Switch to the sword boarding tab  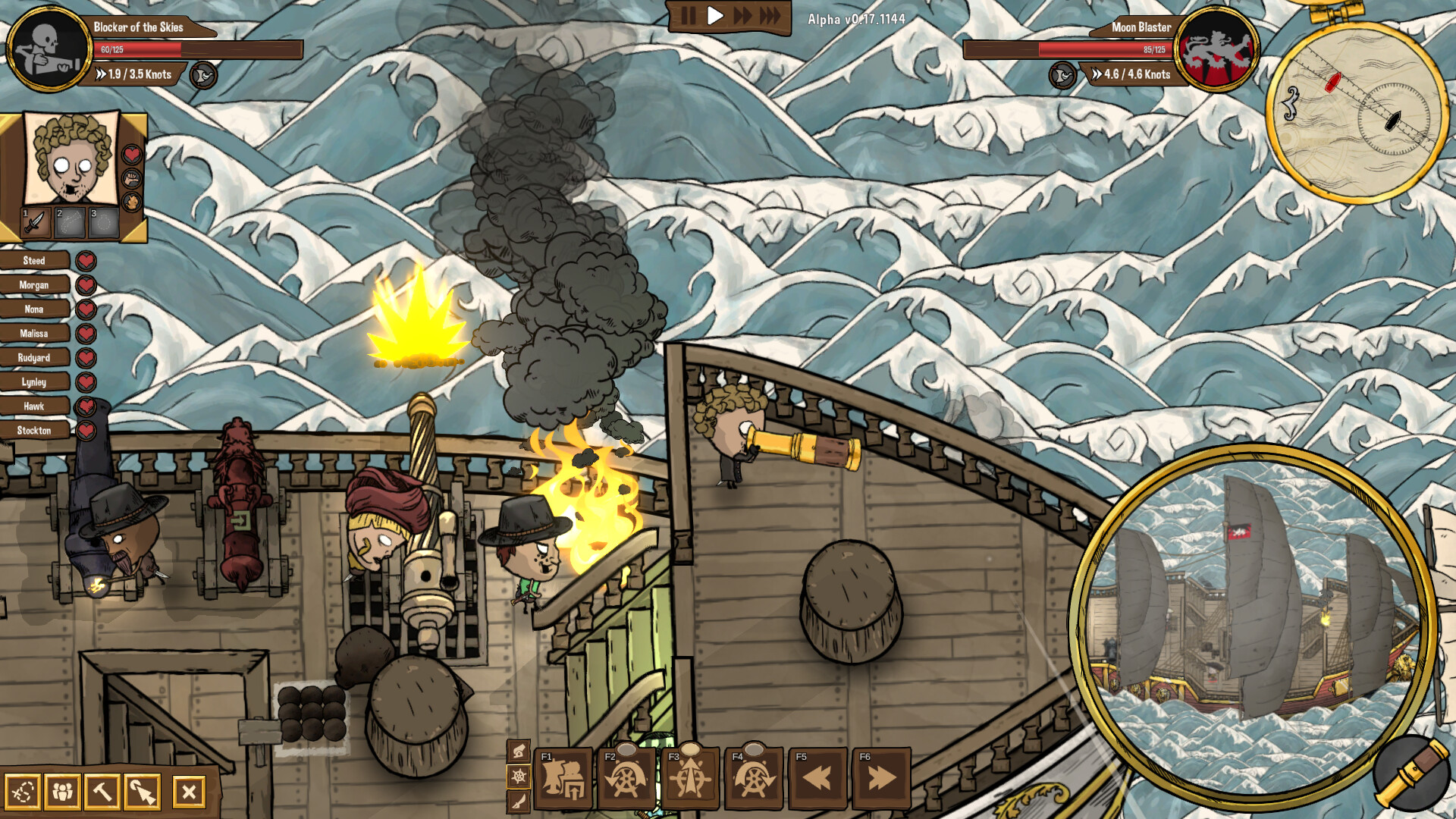pyautogui.click(x=518, y=801)
